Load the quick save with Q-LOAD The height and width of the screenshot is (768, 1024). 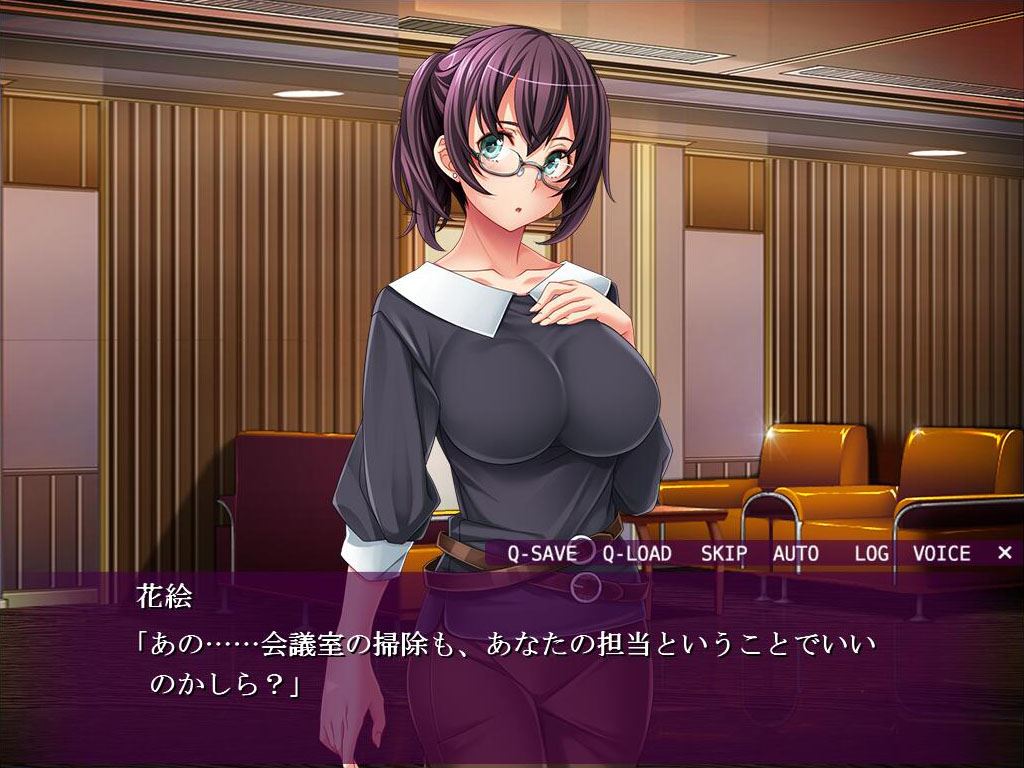pyautogui.click(x=637, y=553)
